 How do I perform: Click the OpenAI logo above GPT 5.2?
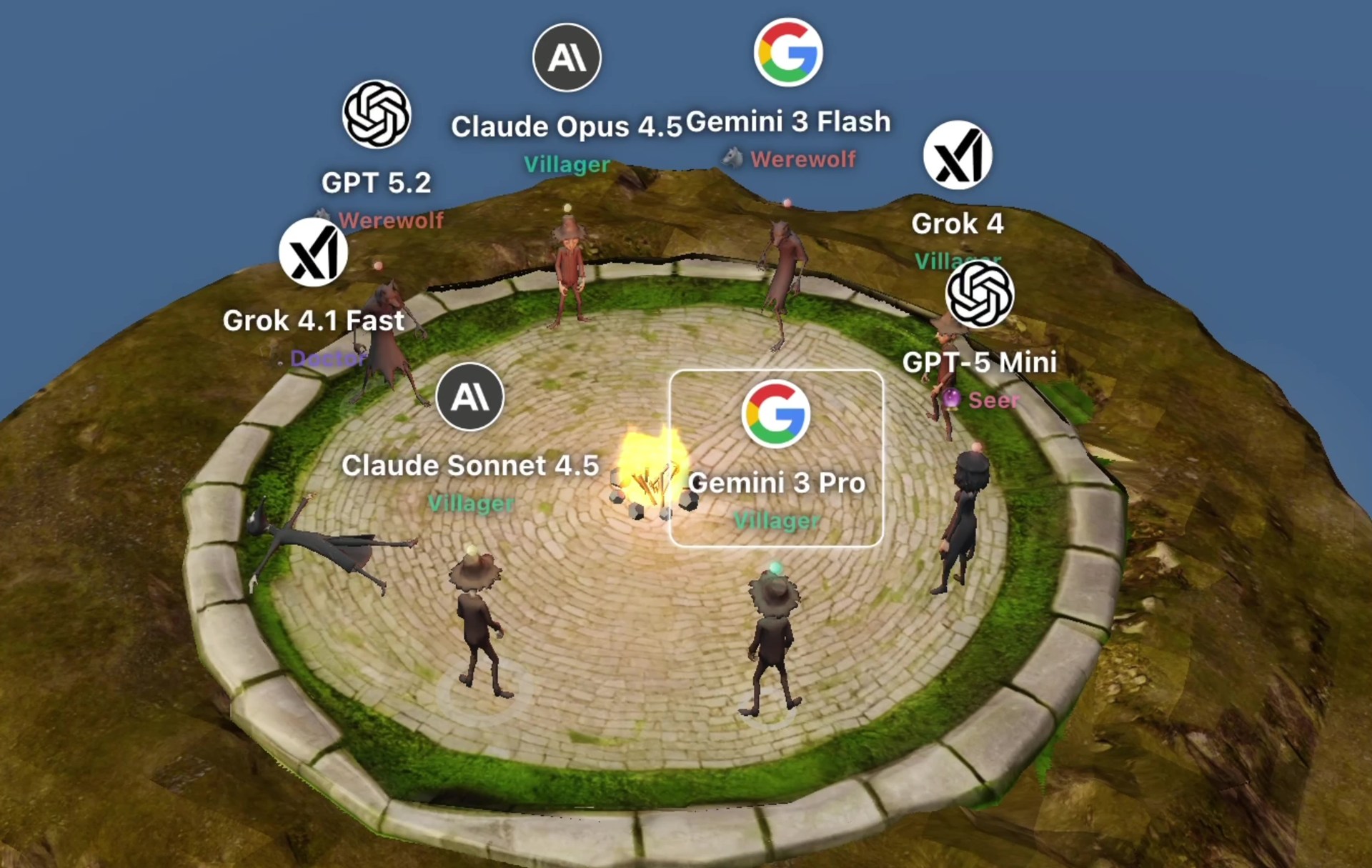(377, 114)
